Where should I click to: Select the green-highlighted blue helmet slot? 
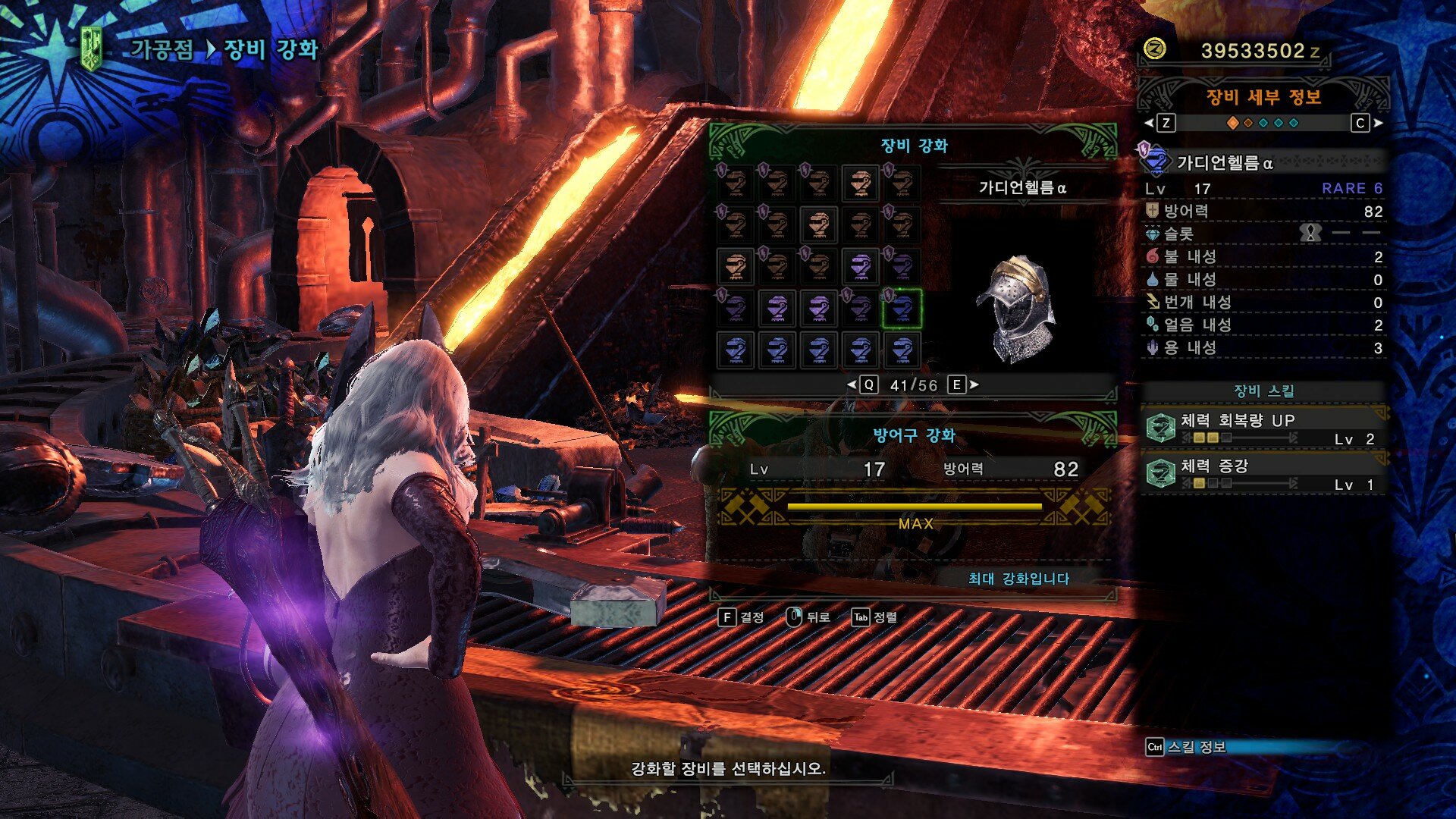tap(901, 309)
